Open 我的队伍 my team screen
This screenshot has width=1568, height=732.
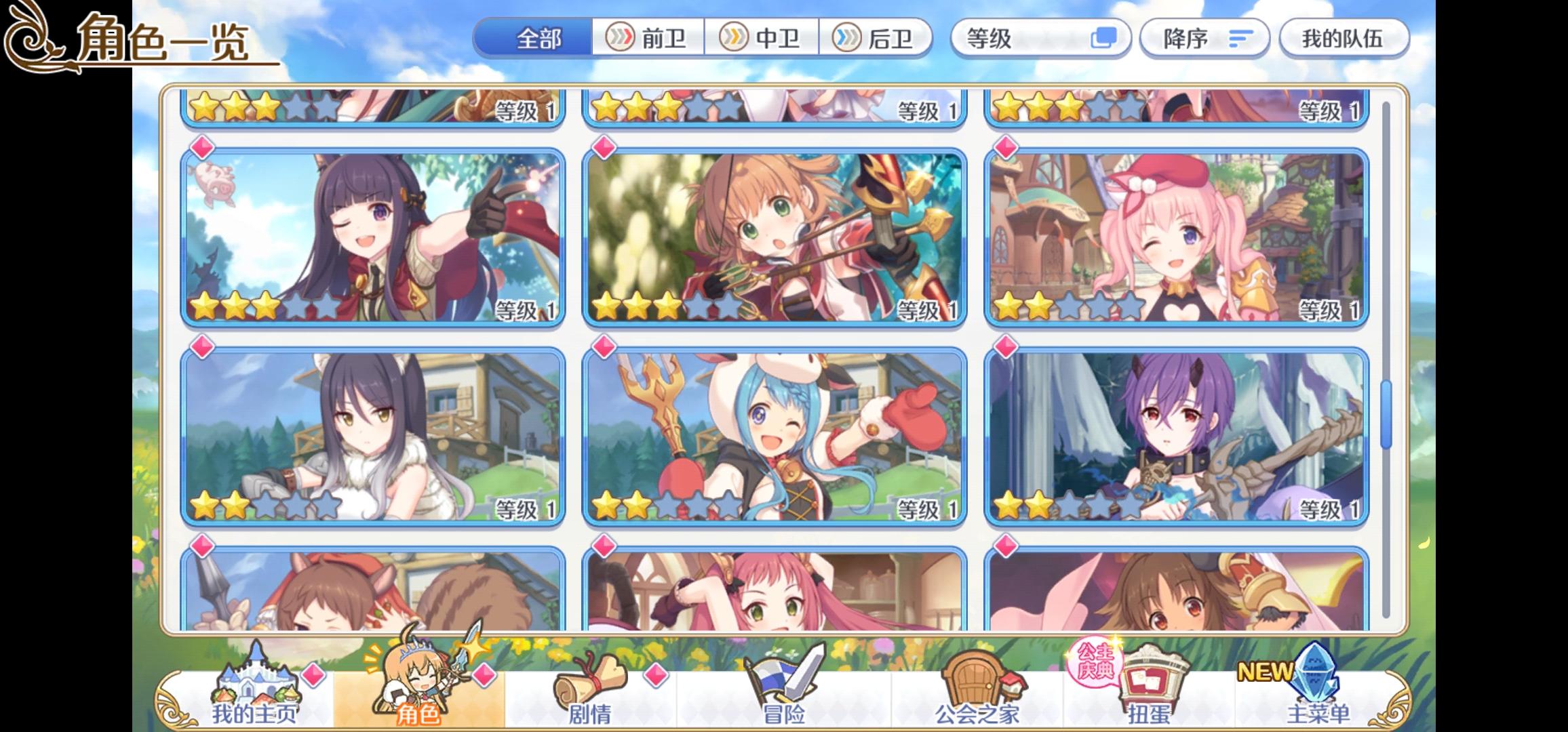[1345, 39]
